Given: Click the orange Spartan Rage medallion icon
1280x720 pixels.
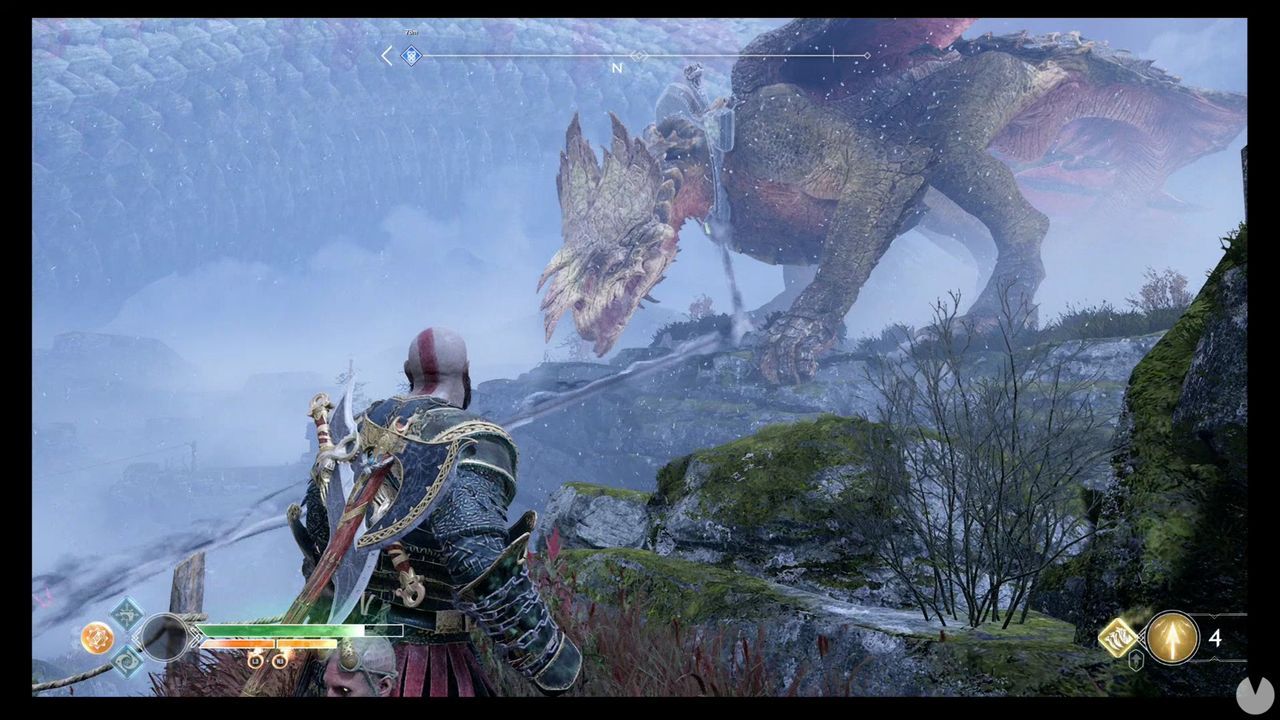Looking at the screenshot, I should click(98, 637).
